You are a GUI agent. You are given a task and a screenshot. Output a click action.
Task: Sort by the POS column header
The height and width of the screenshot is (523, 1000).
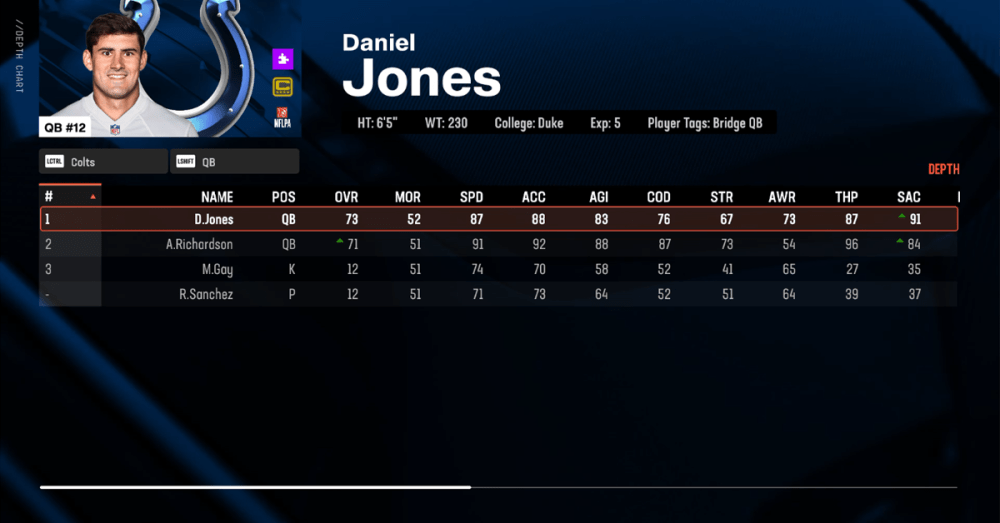(284, 197)
